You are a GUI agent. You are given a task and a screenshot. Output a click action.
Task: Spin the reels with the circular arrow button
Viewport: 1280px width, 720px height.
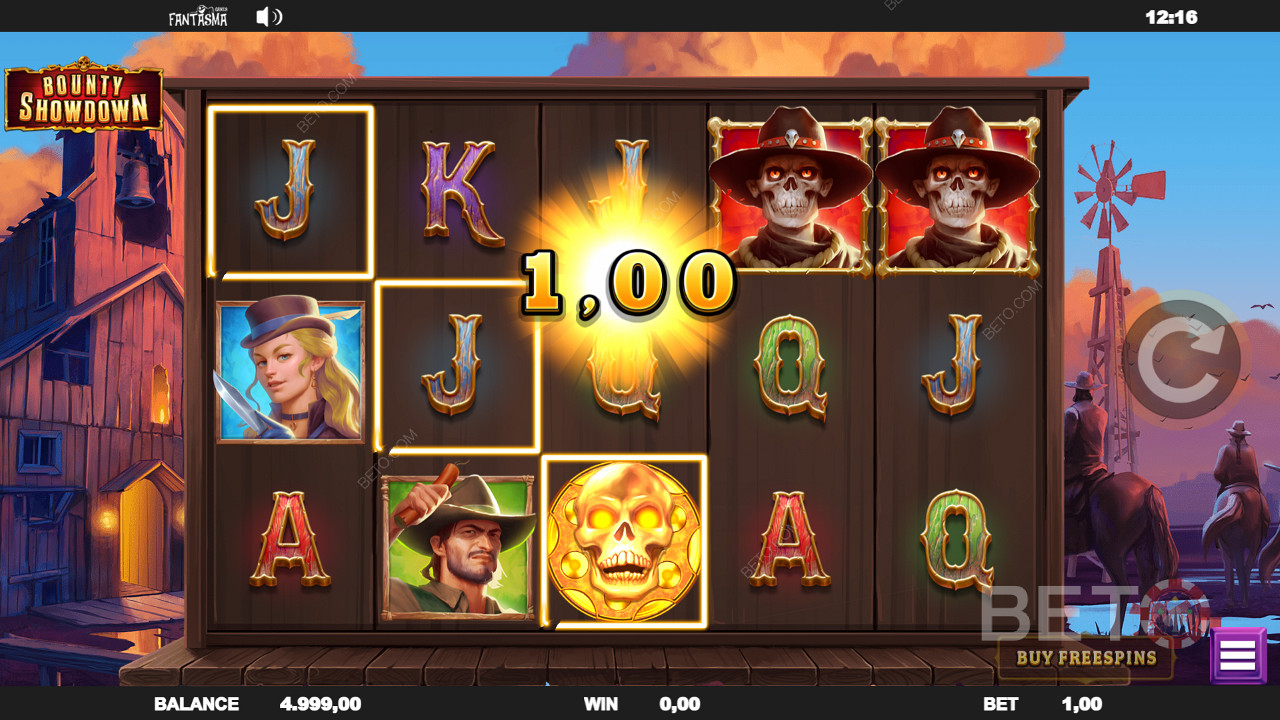coord(1182,357)
